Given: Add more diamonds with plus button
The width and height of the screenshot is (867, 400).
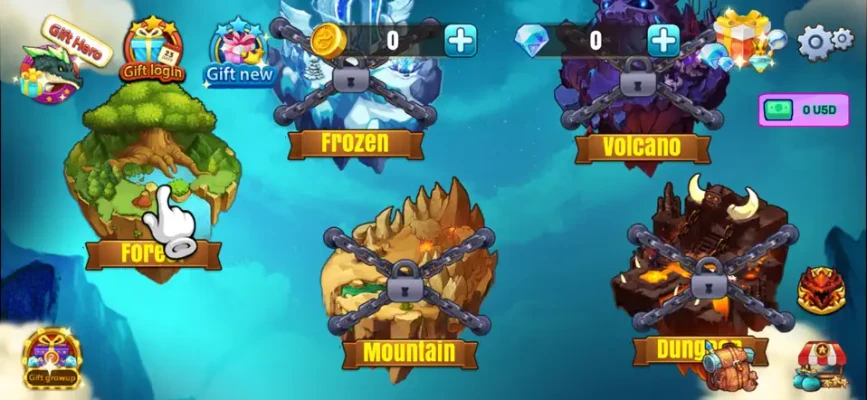Looking at the screenshot, I should click(x=663, y=40).
